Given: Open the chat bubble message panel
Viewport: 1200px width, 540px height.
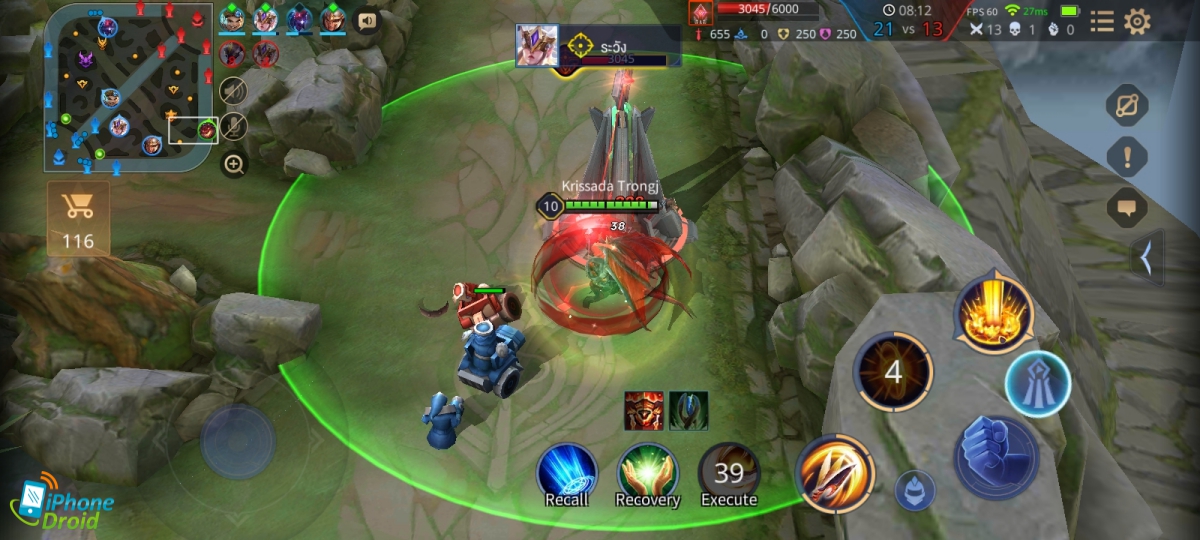Looking at the screenshot, I should 1127,208.
